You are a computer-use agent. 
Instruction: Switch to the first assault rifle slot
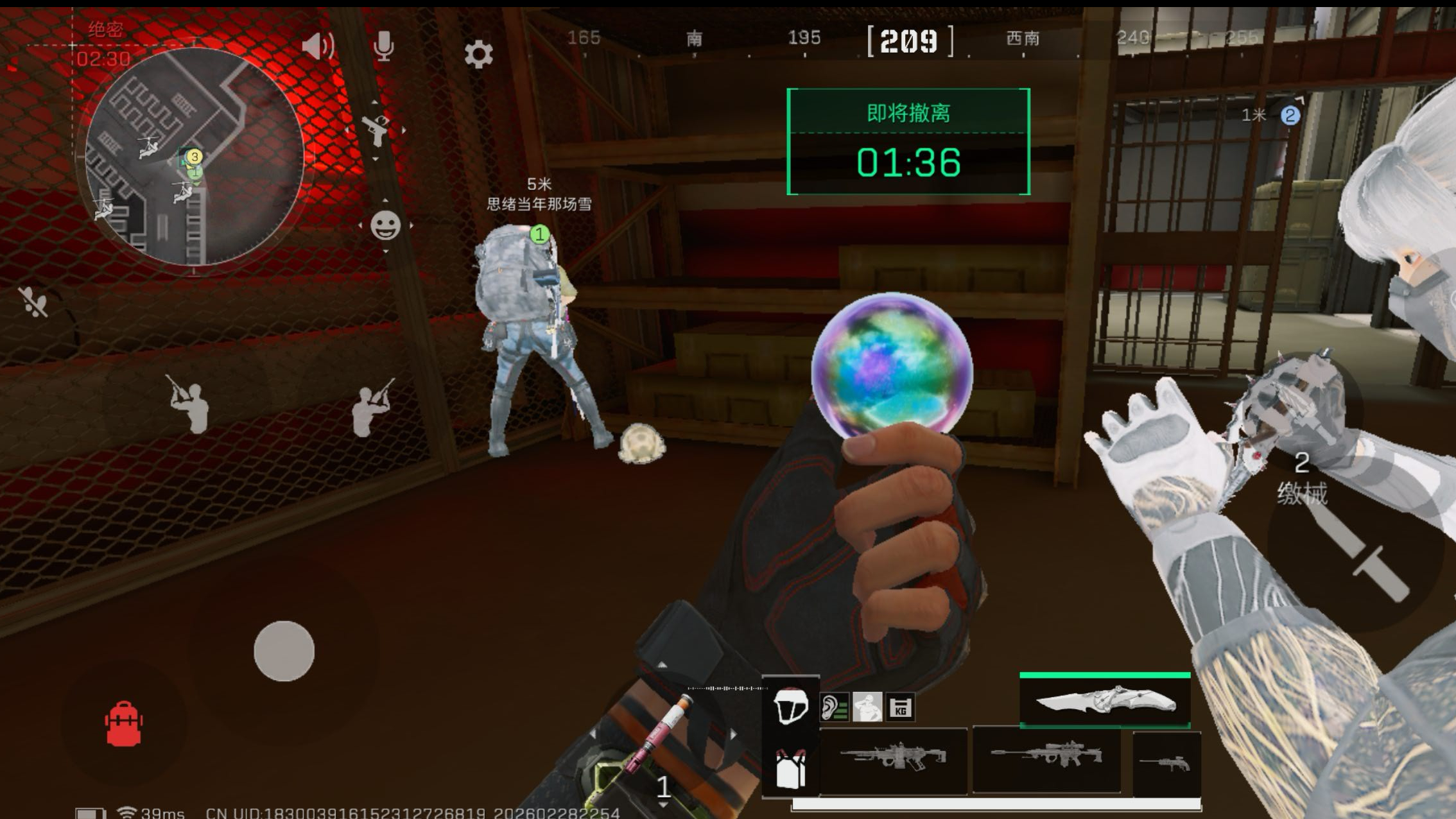(x=894, y=757)
